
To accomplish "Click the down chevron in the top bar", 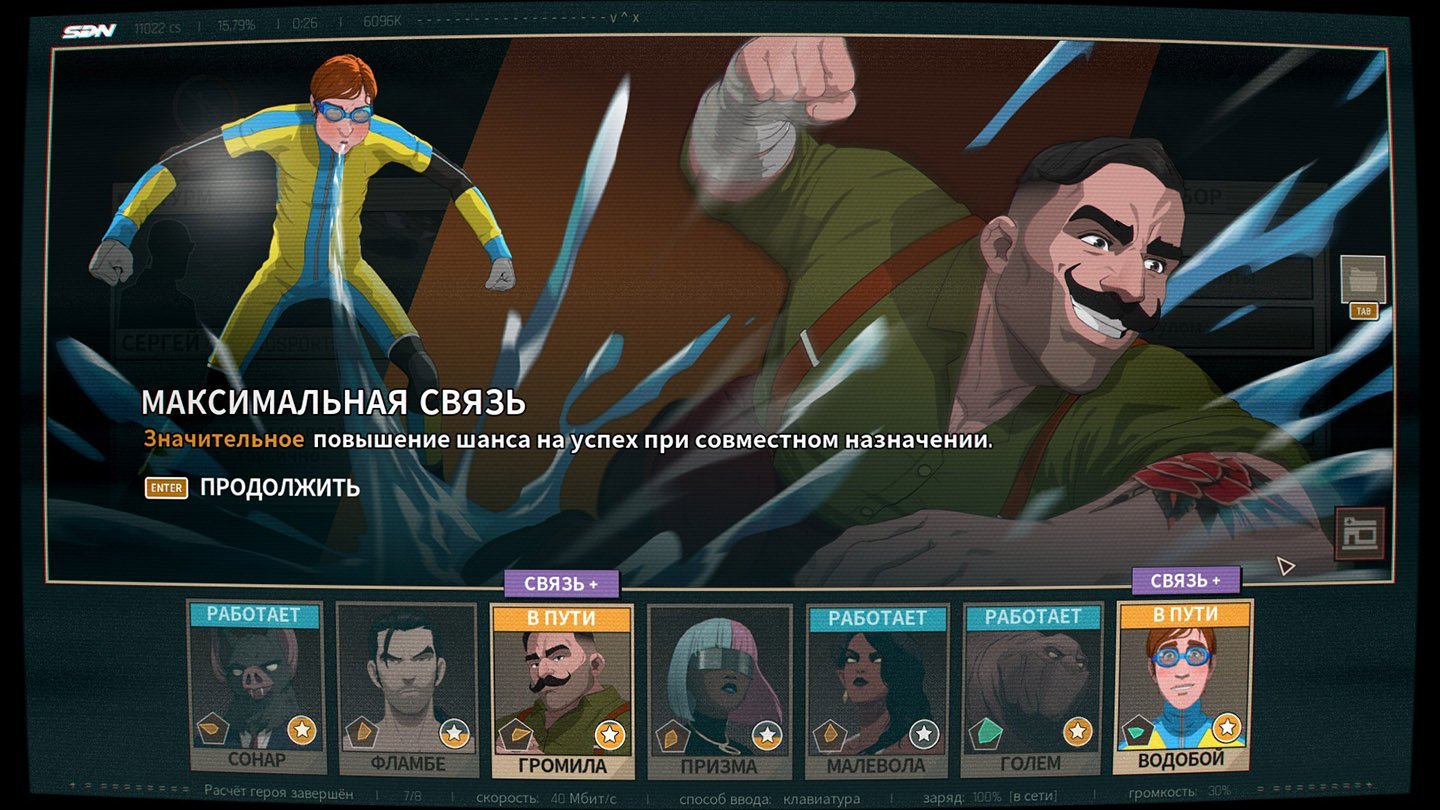I will coord(613,17).
